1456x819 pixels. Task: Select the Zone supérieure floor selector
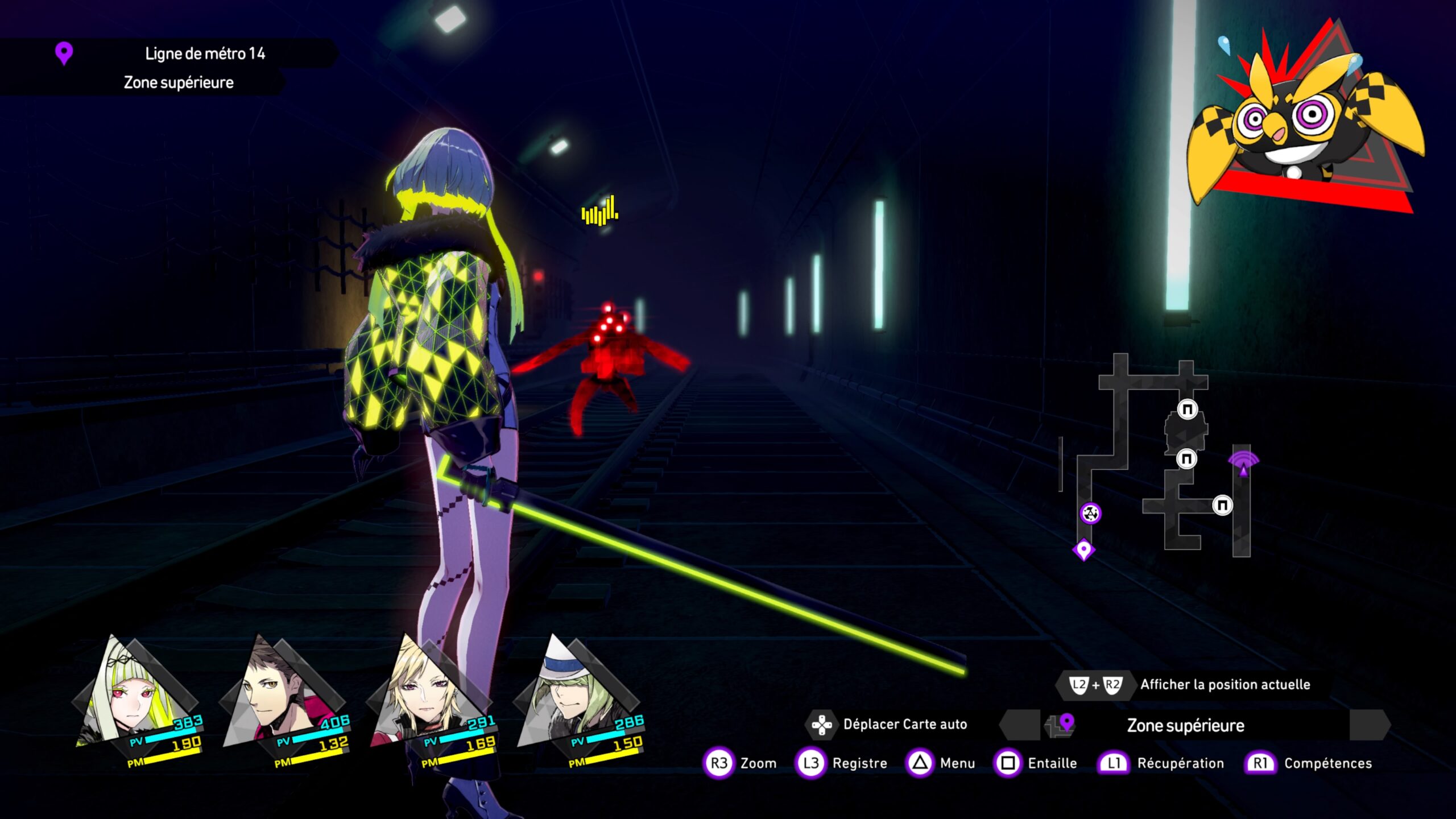1186,725
